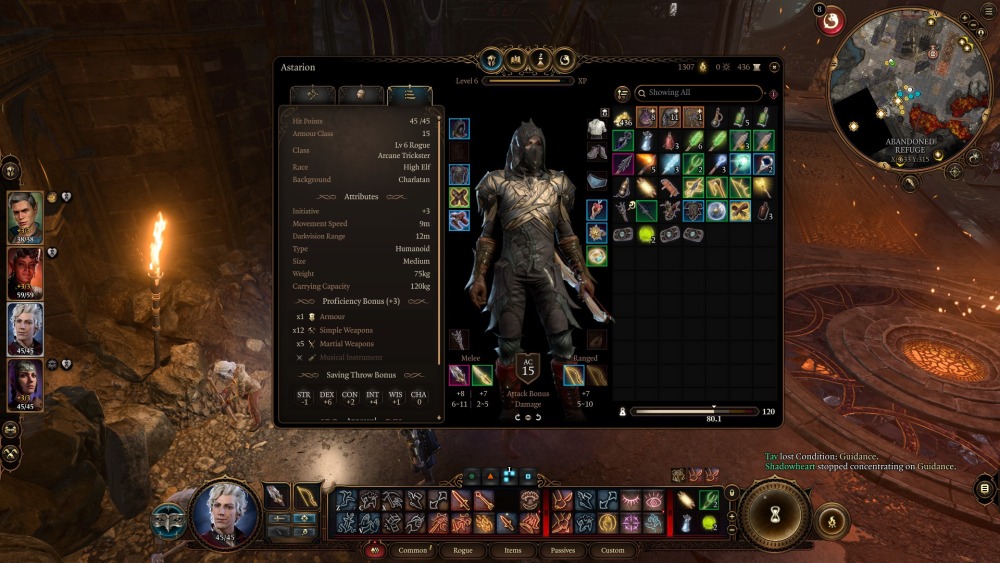The image size is (1000, 563).
Task: Open the Common actions hotbar tab
Action: click(x=412, y=550)
